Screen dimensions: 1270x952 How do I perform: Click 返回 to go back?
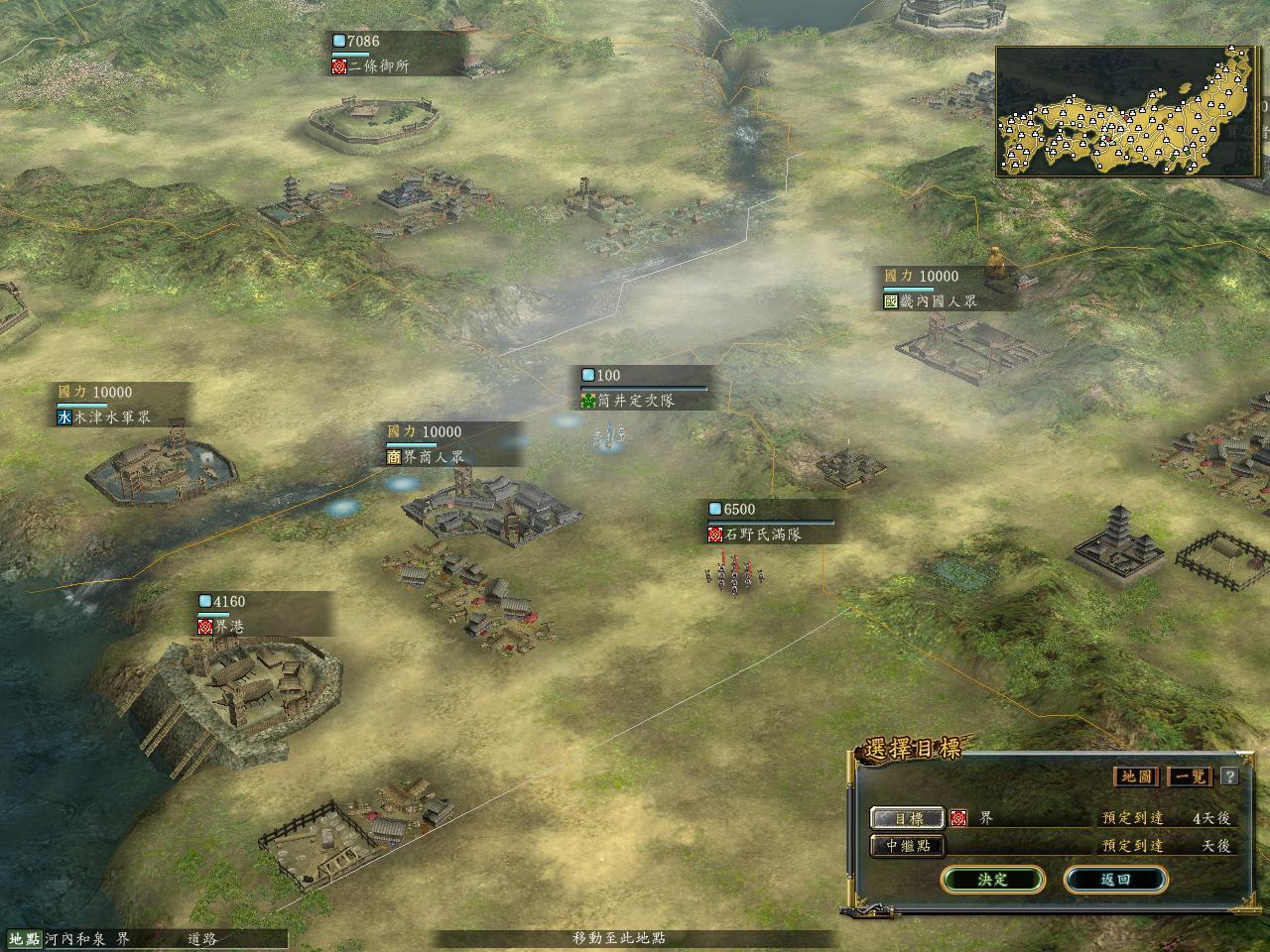pyautogui.click(x=1115, y=880)
